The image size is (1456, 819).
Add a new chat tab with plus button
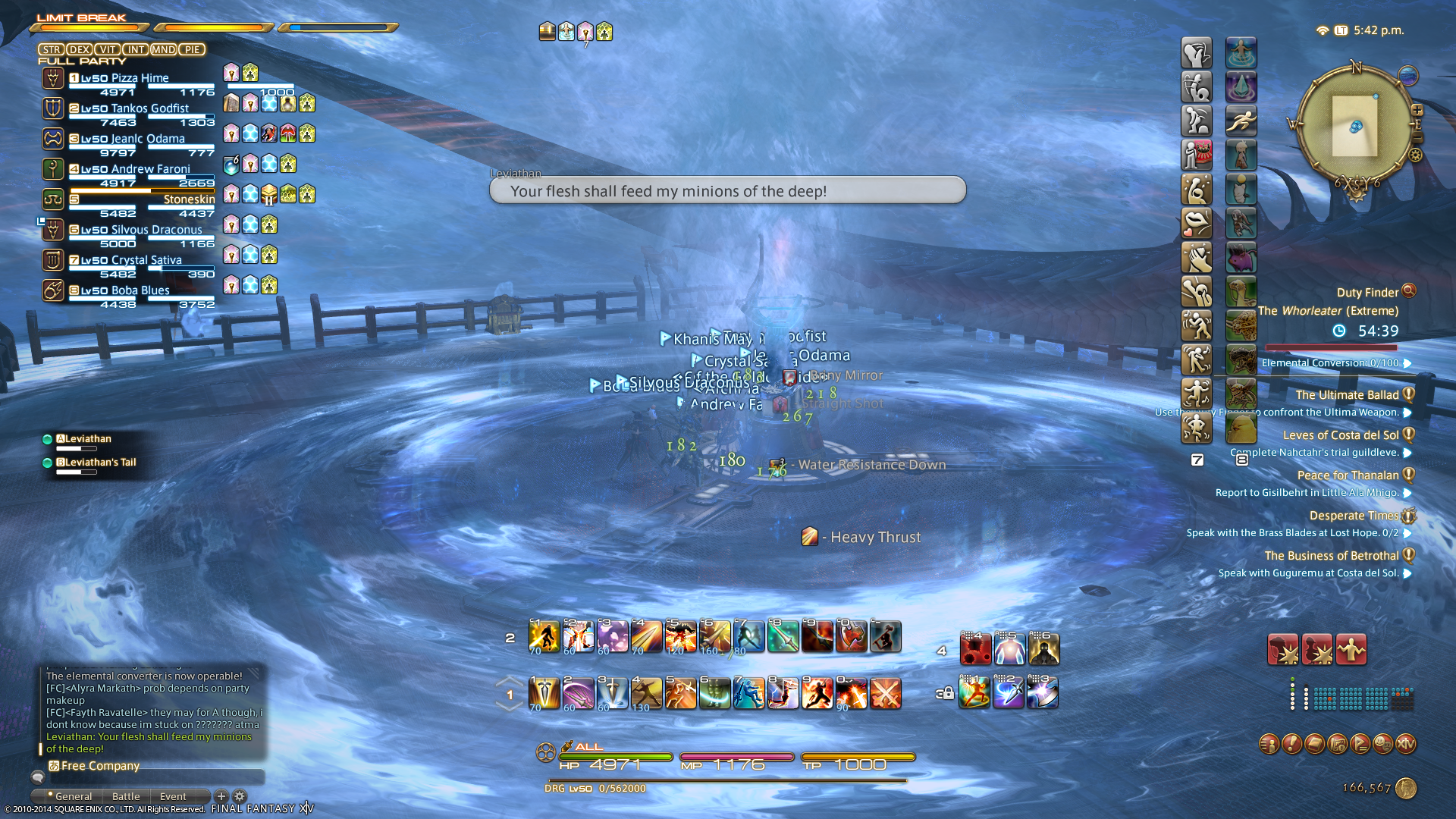221,796
